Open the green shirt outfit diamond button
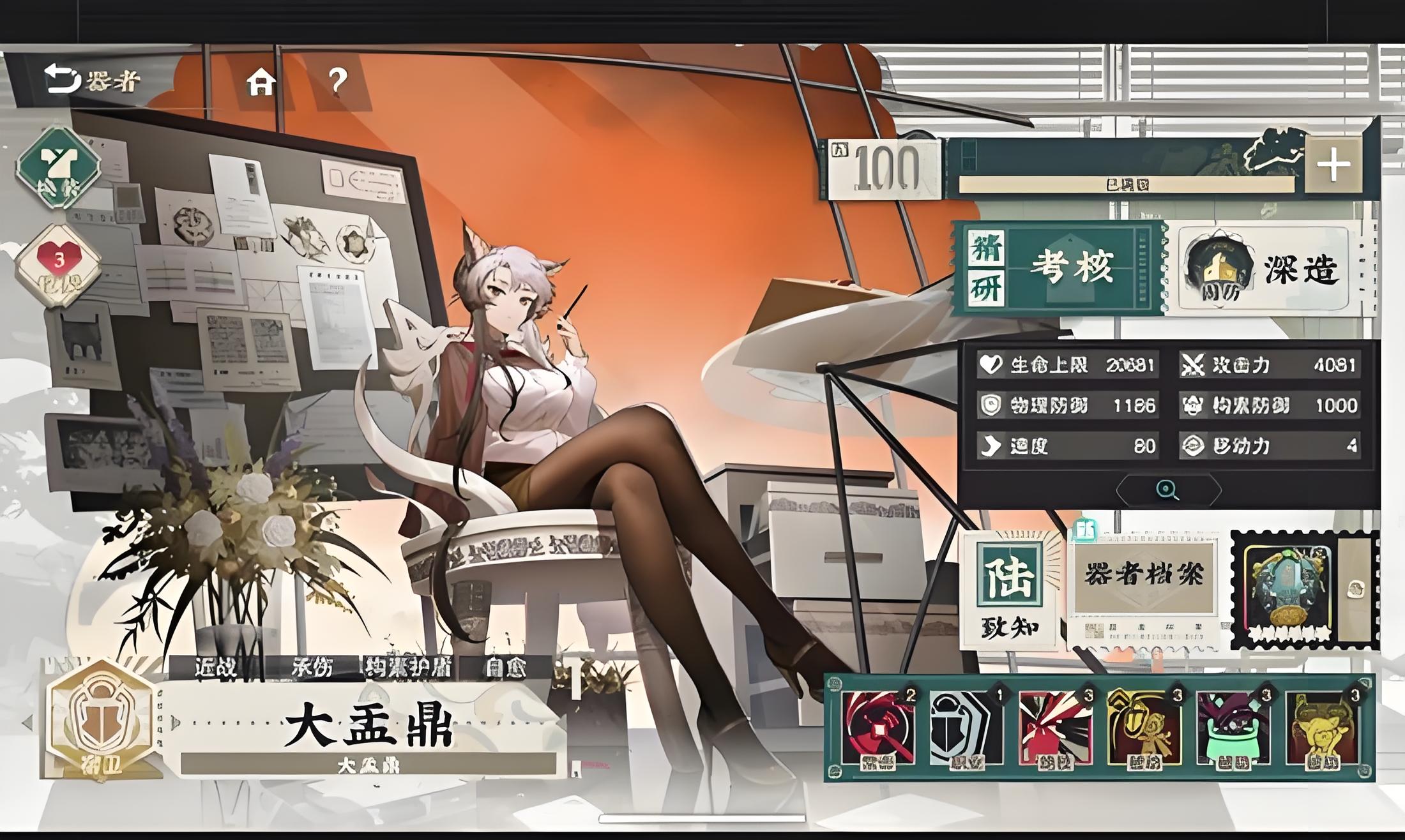 click(57, 168)
